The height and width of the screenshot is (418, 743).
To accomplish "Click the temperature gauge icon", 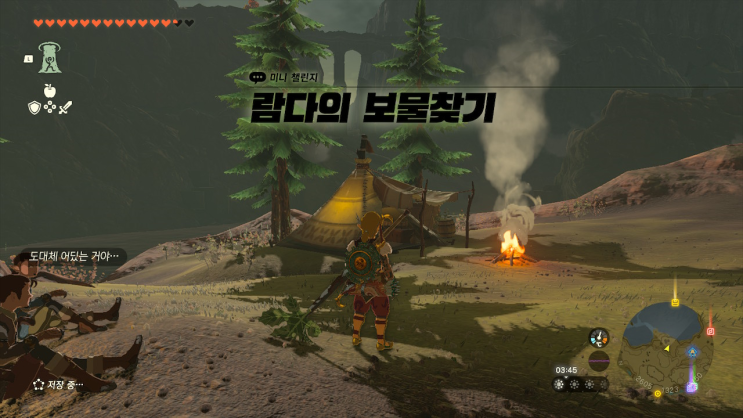I will click(599, 338).
